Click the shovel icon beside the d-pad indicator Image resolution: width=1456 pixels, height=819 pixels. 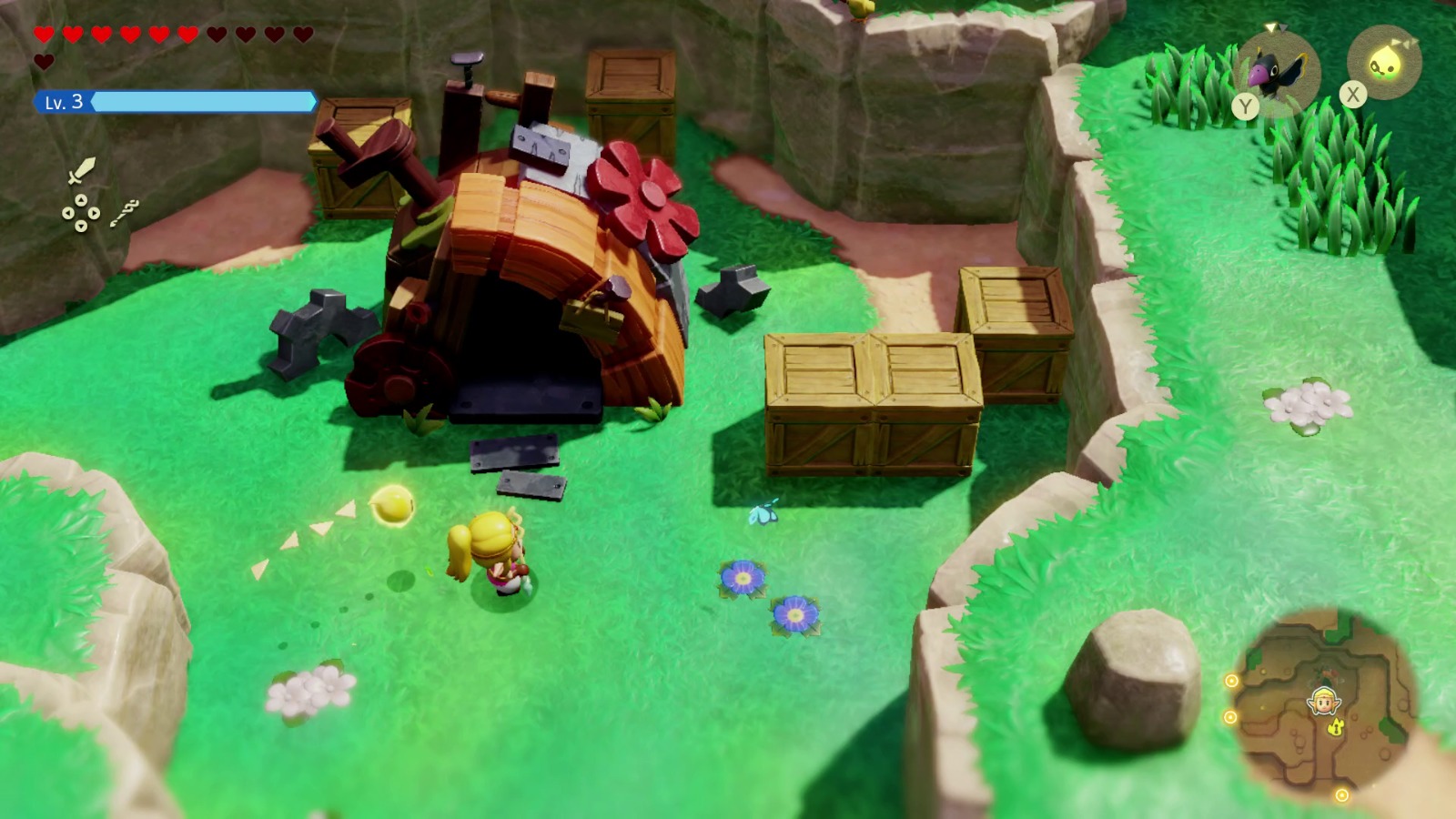[x=125, y=214]
